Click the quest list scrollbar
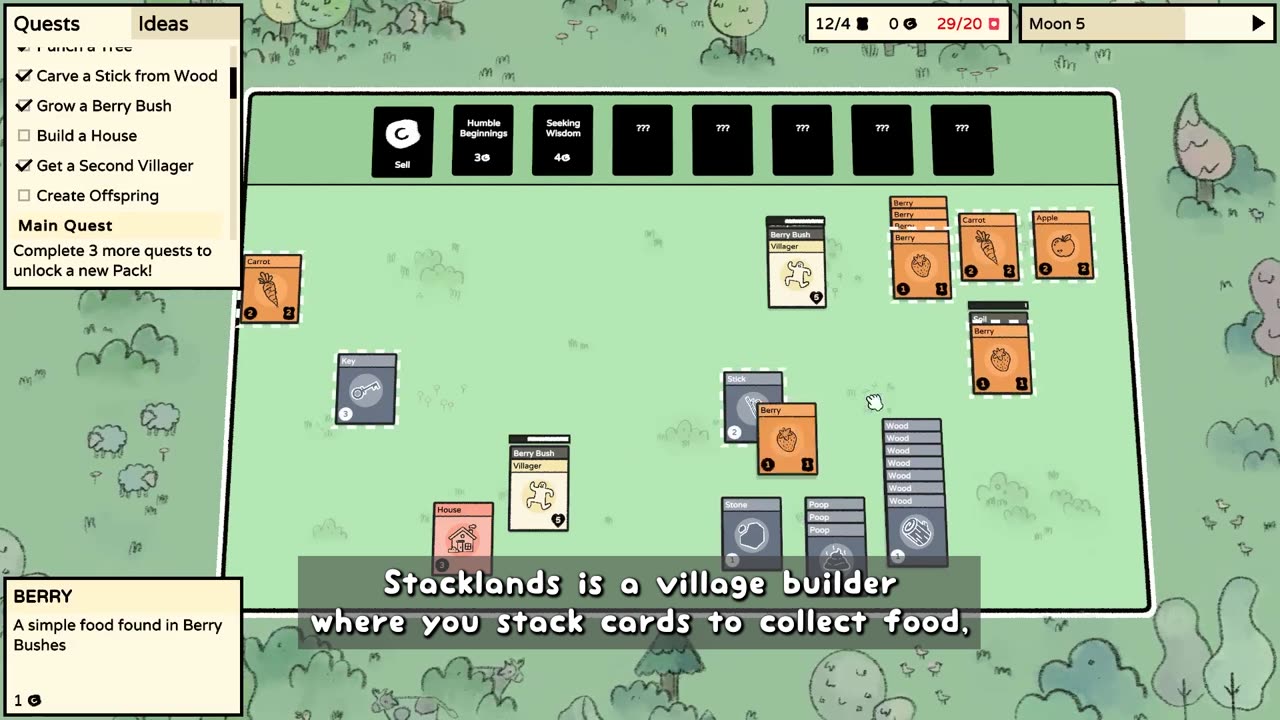 [x=233, y=82]
